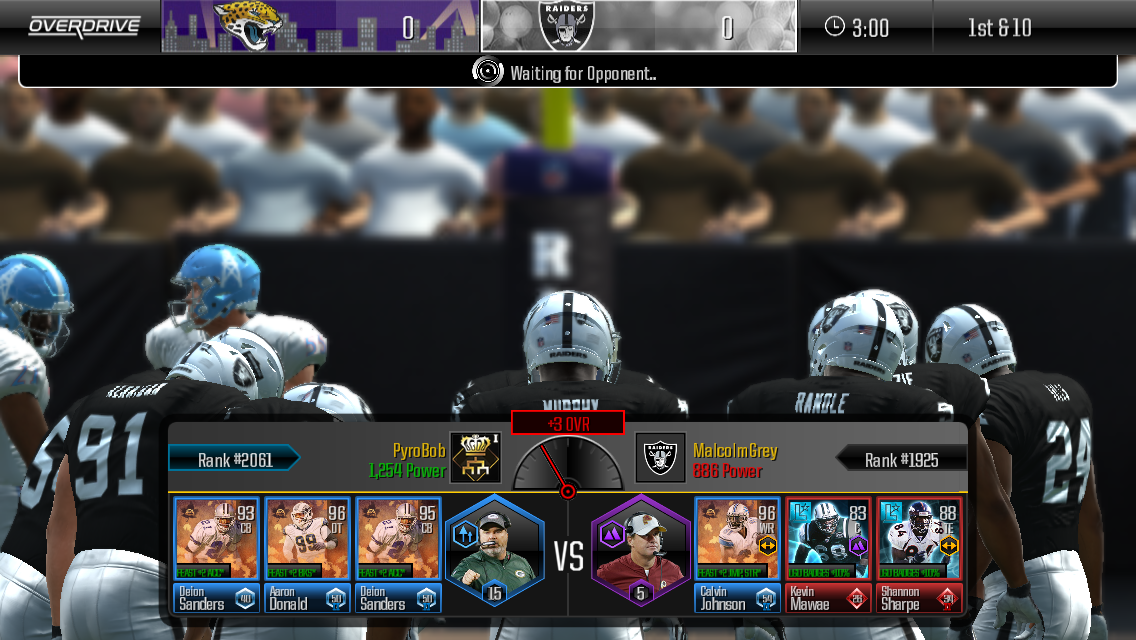1136x640 pixels.
Task: Select the Calvin Johnson WR card
Action: (x=738, y=554)
